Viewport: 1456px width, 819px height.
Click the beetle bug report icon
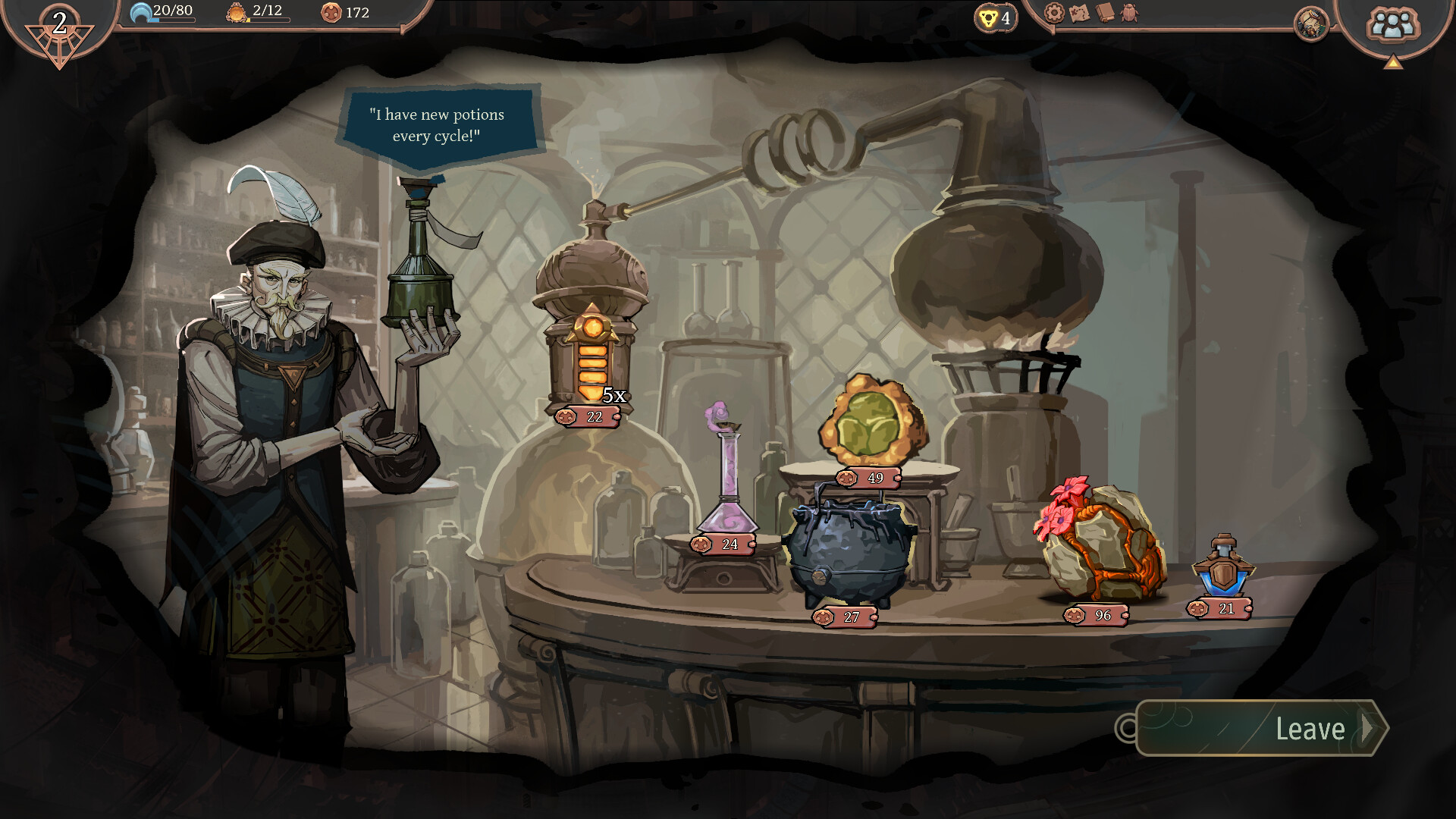(1130, 13)
